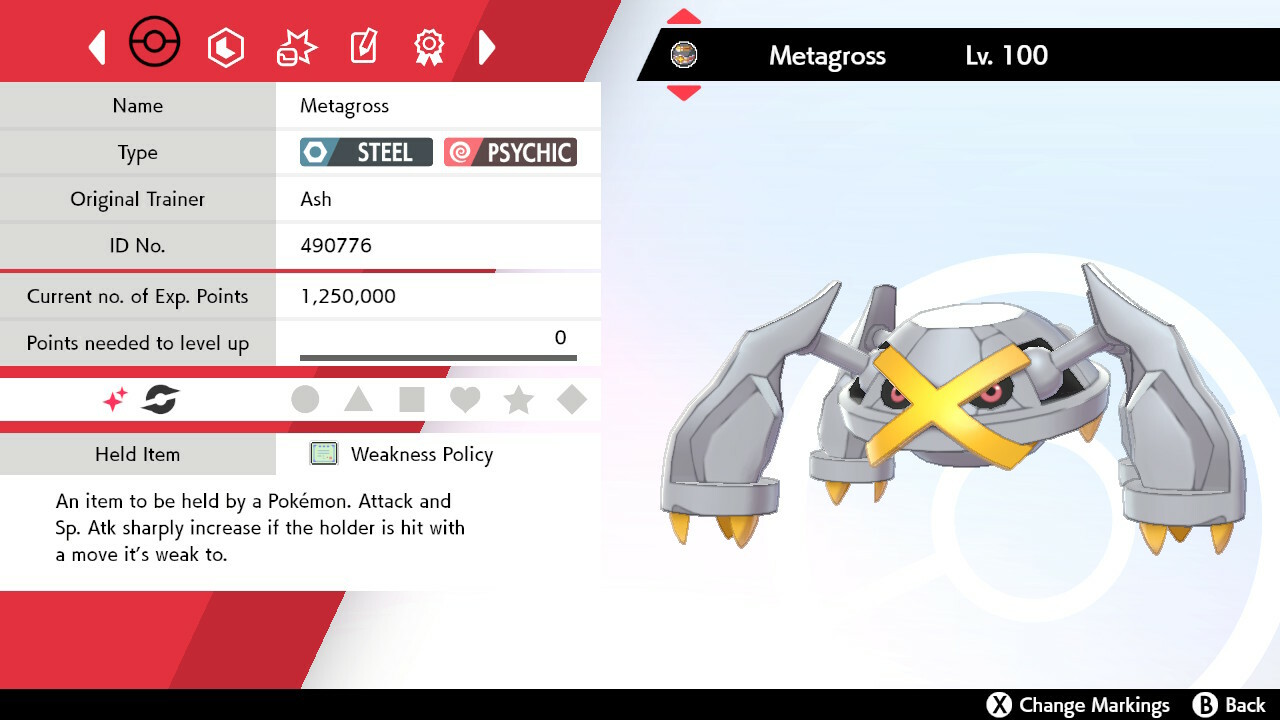Click the experience progress bar
Image resolution: width=1280 pixels, height=720 pixels.
(x=437, y=355)
